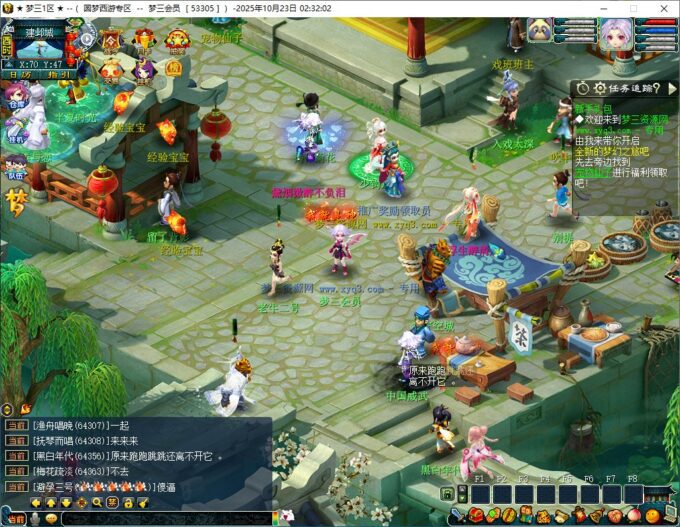The image size is (680, 527).
Task: Open the 日历 calendar button
Action: [x=20, y=75]
